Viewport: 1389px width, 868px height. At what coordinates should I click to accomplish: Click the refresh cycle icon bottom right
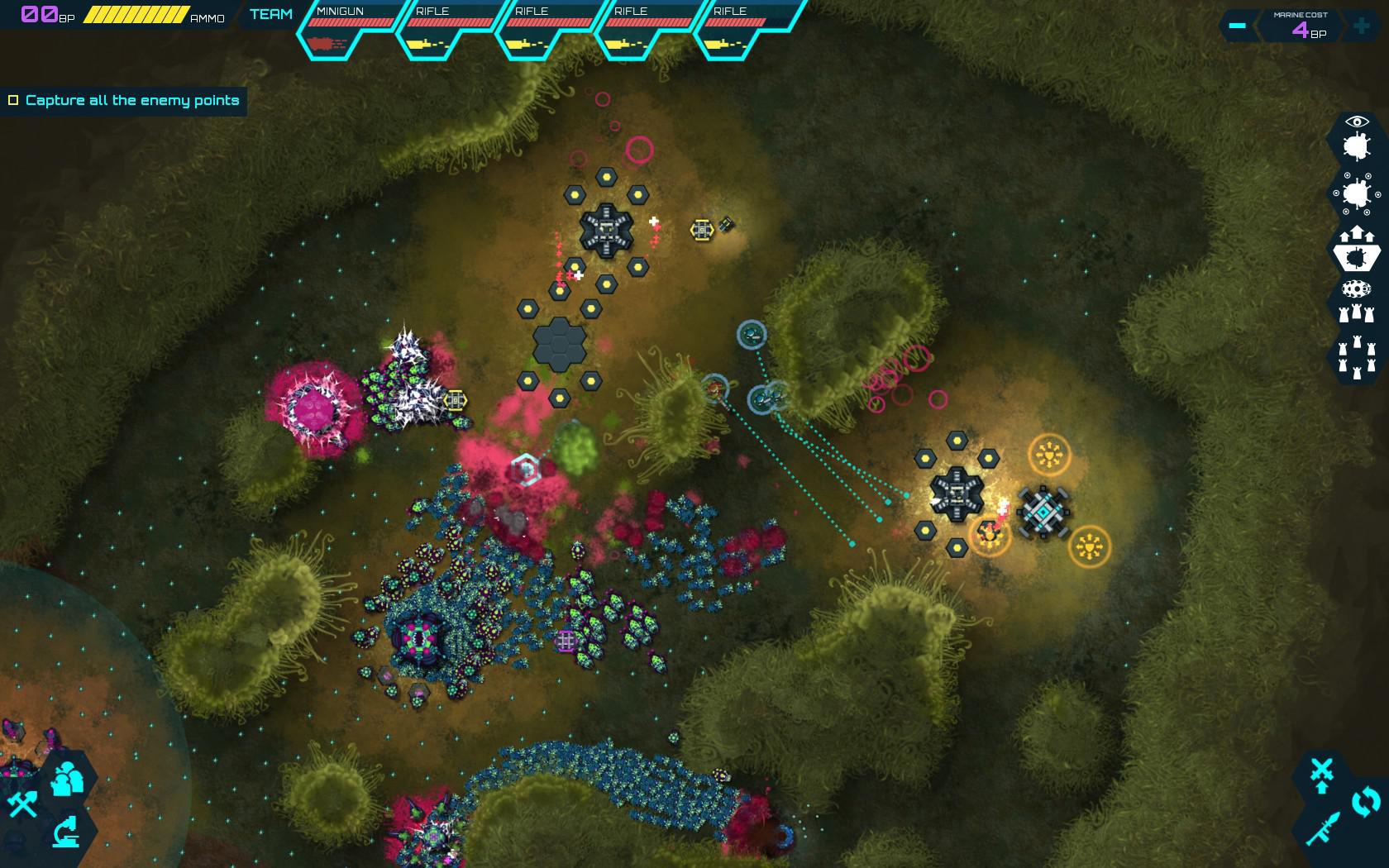[x=1366, y=800]
